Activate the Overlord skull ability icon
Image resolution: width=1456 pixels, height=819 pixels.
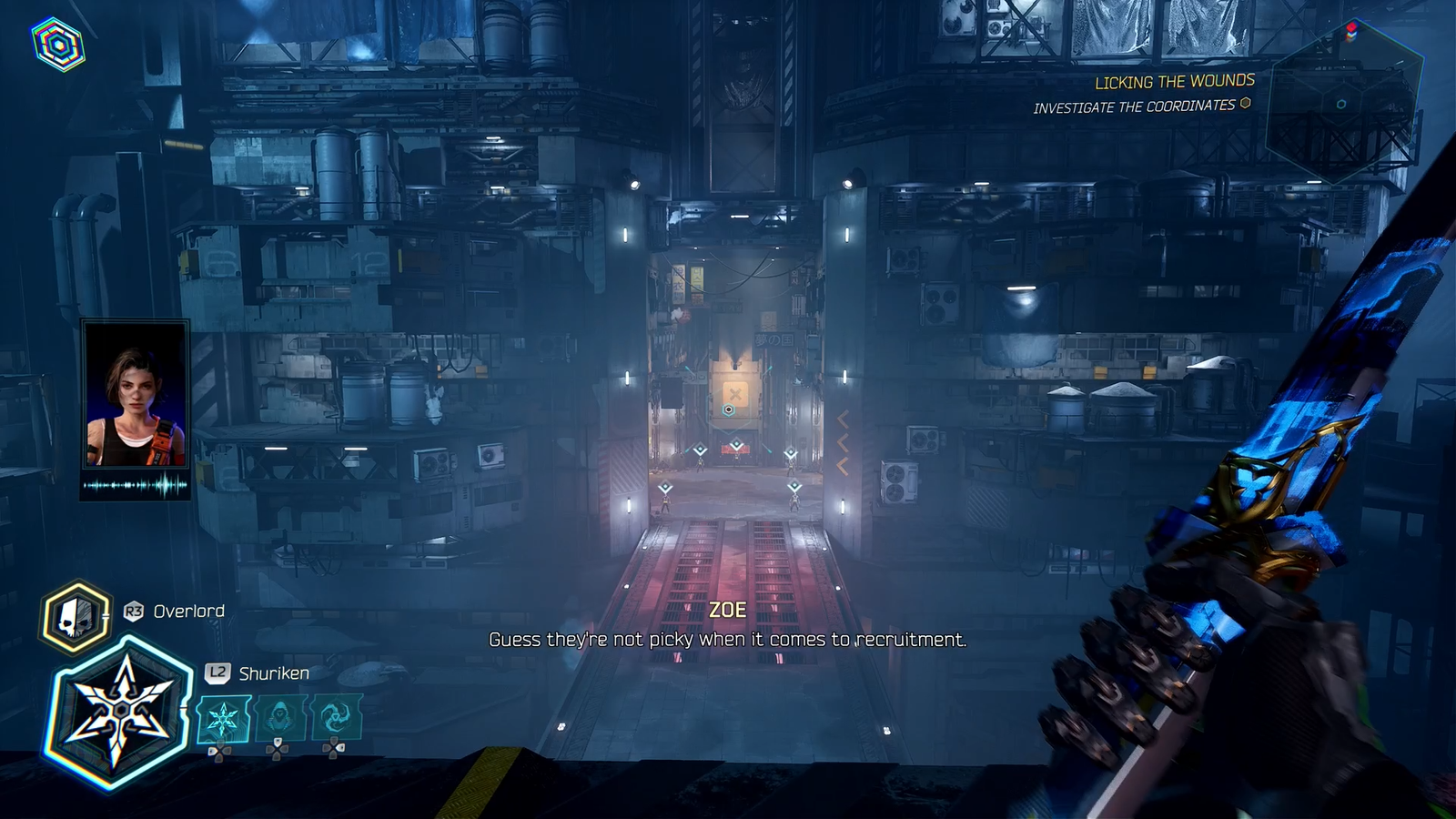[76, 618]
